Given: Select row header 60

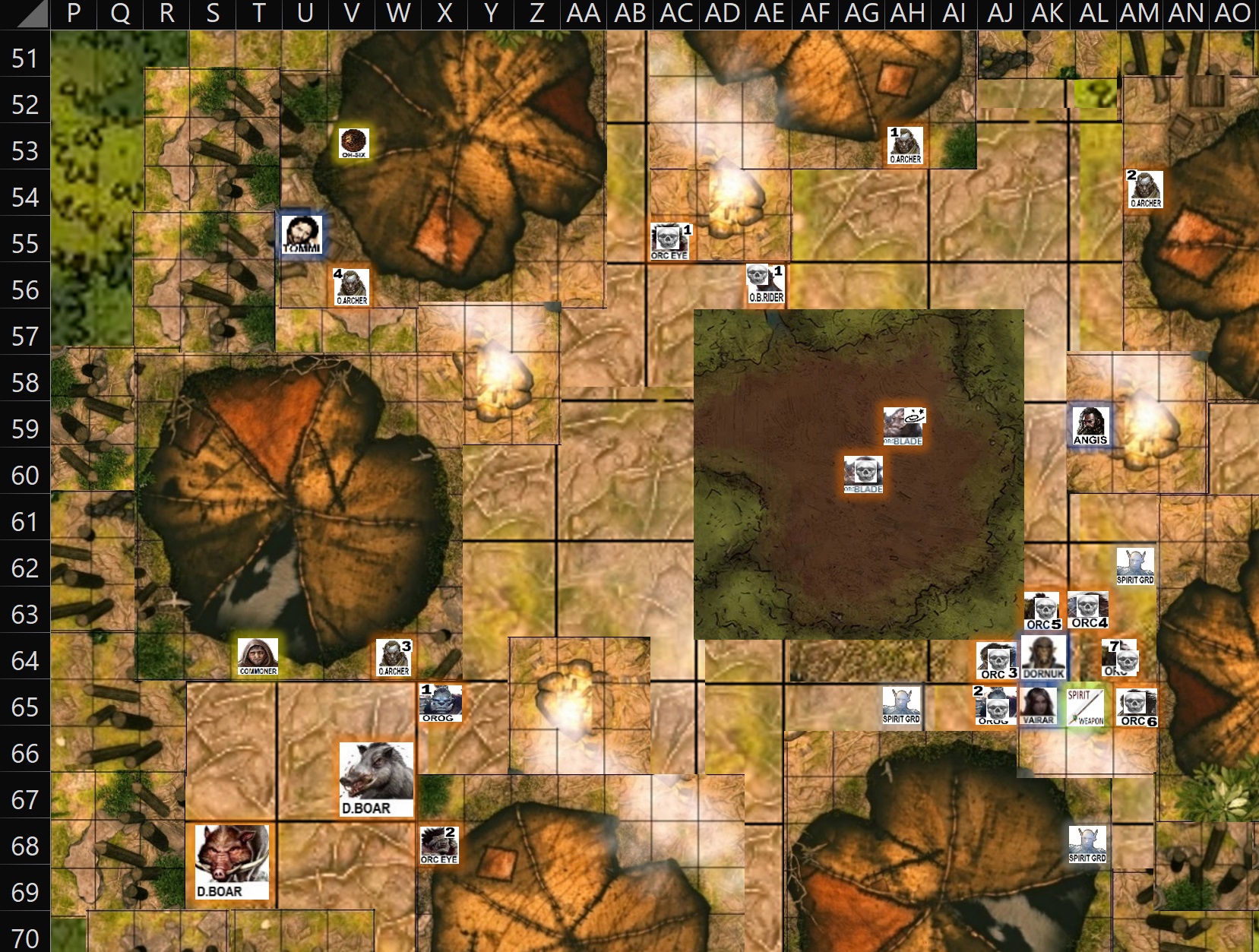Looking at the screenshot, I should click(25, 476).
